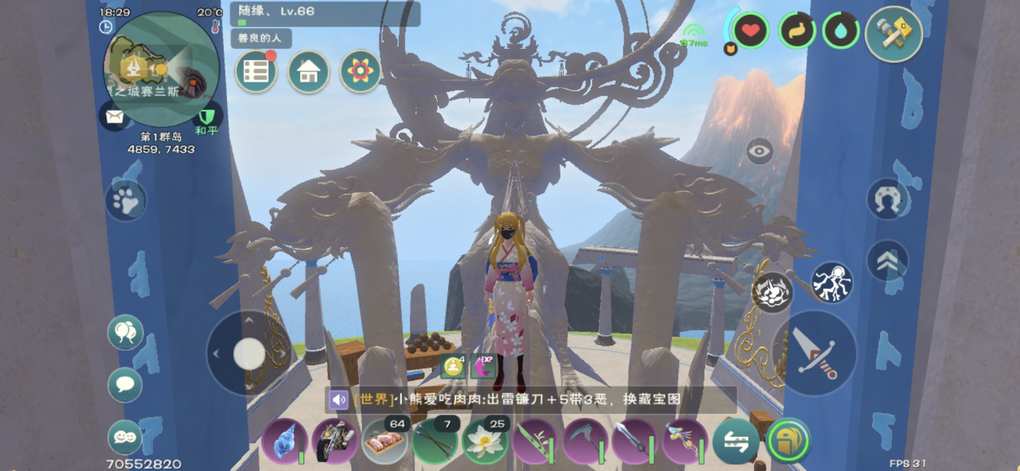Select the blue crystal hotbar slot
1020x471 pixels.
tap(284, 440)
